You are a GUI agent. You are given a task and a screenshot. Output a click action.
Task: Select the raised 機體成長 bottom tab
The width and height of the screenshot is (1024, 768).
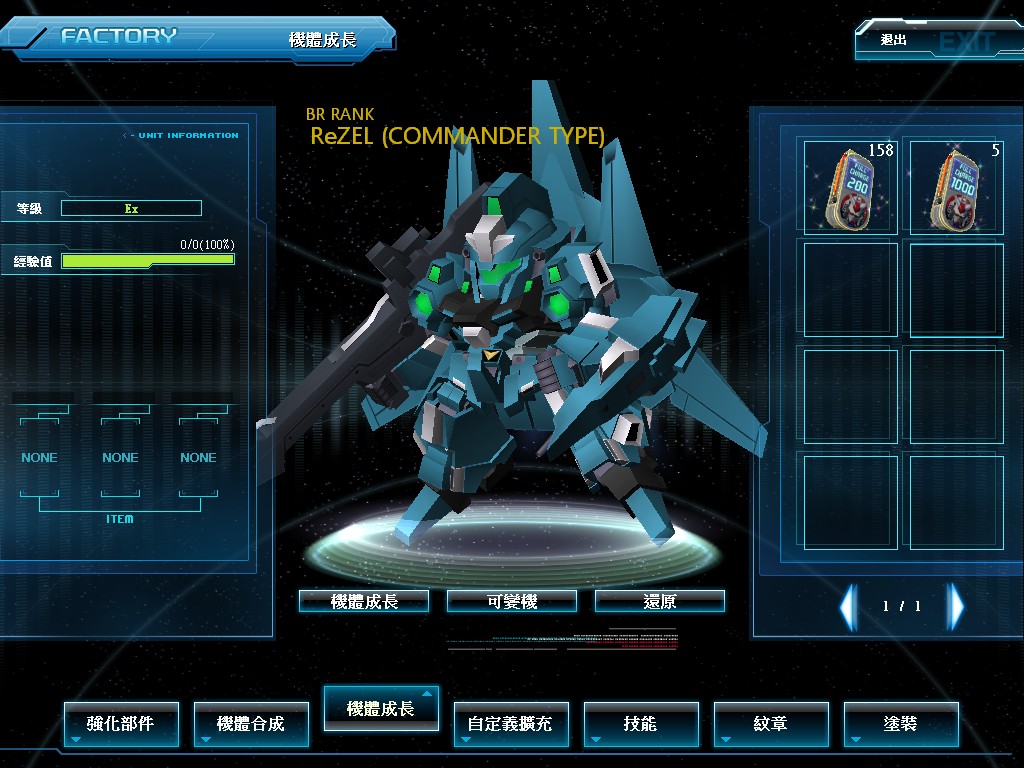click(381, 708)
